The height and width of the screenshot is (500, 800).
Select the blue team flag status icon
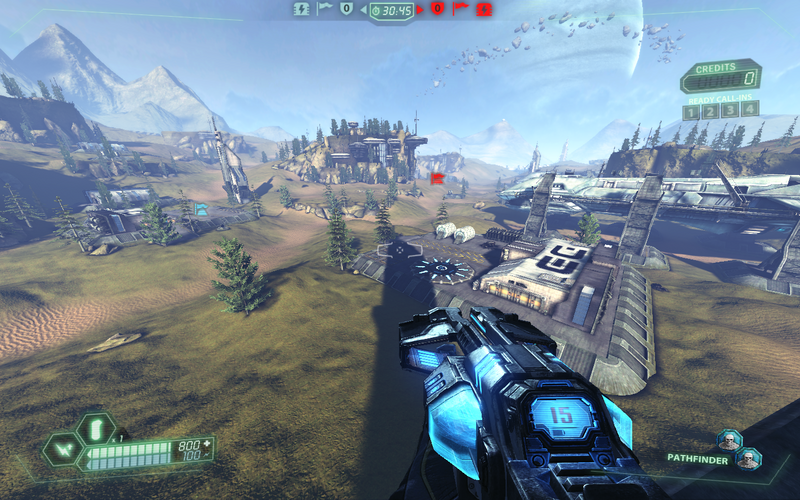pos(325,9)
